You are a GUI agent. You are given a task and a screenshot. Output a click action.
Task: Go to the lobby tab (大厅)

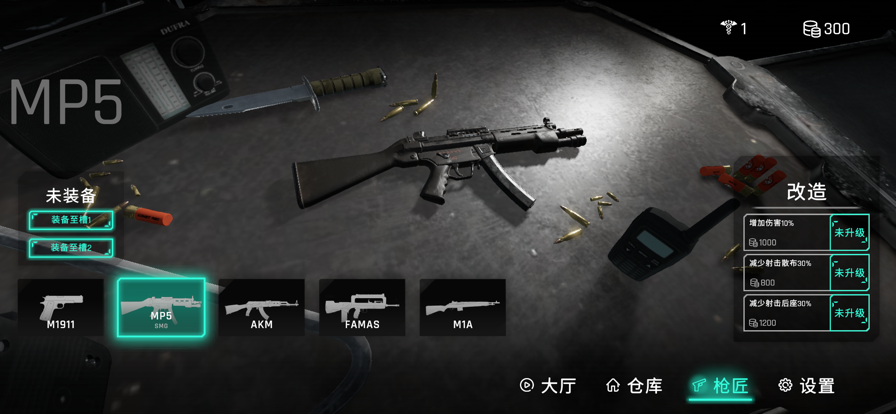(548, 386)
